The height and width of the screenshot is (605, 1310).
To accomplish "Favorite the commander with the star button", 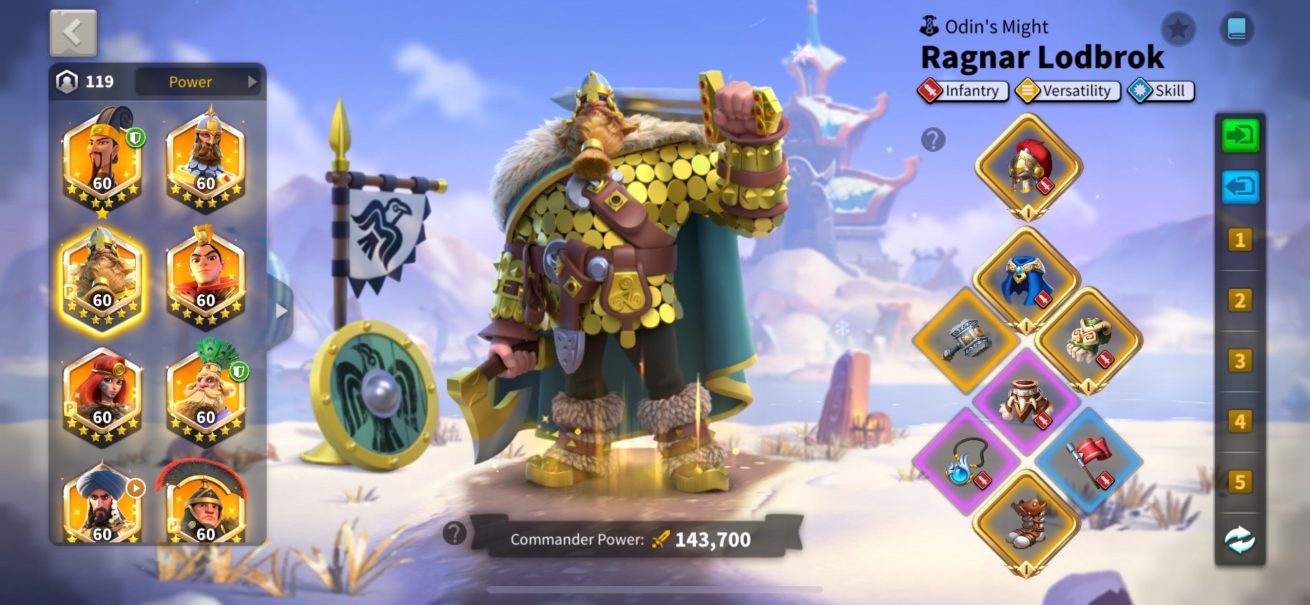I will coord(1178,29).
